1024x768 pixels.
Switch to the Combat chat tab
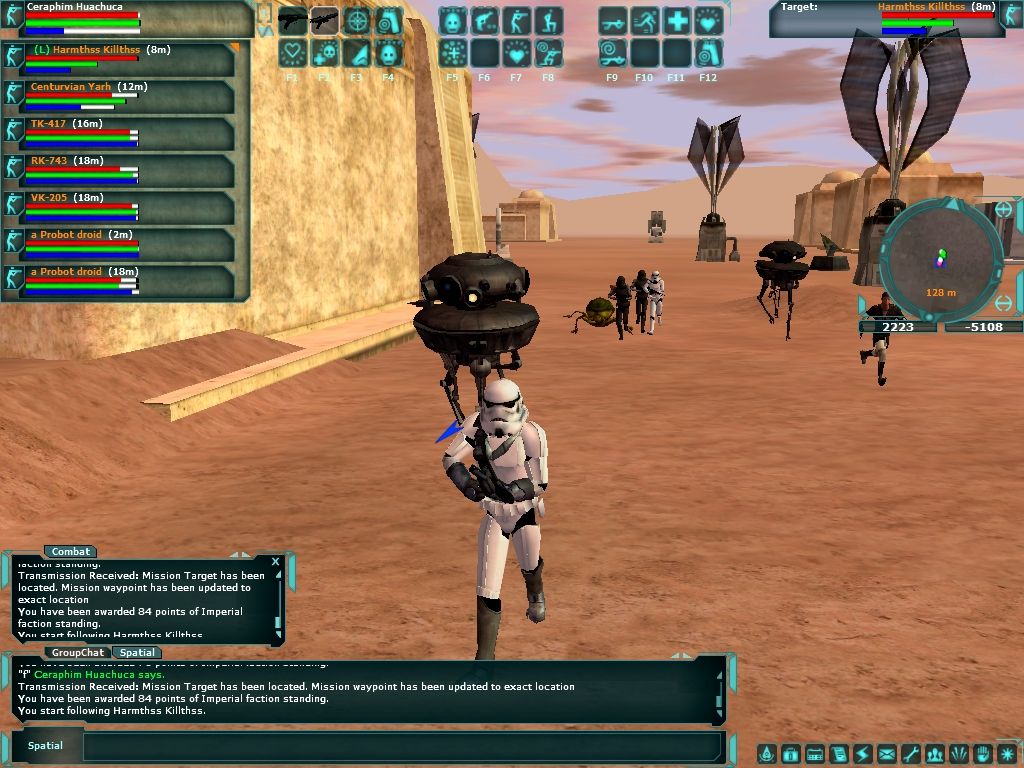tap(71, 551)
